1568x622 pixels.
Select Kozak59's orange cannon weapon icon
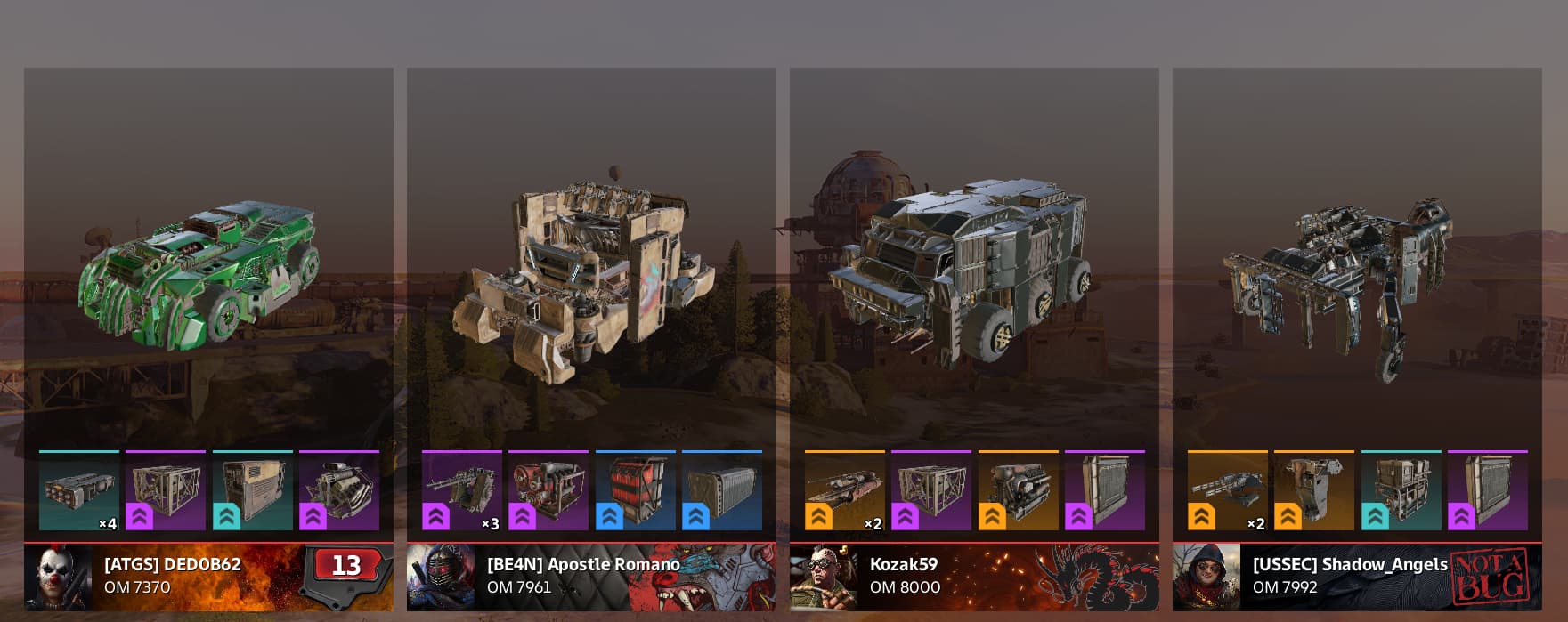pyautogui.click(x=844, y=490)
